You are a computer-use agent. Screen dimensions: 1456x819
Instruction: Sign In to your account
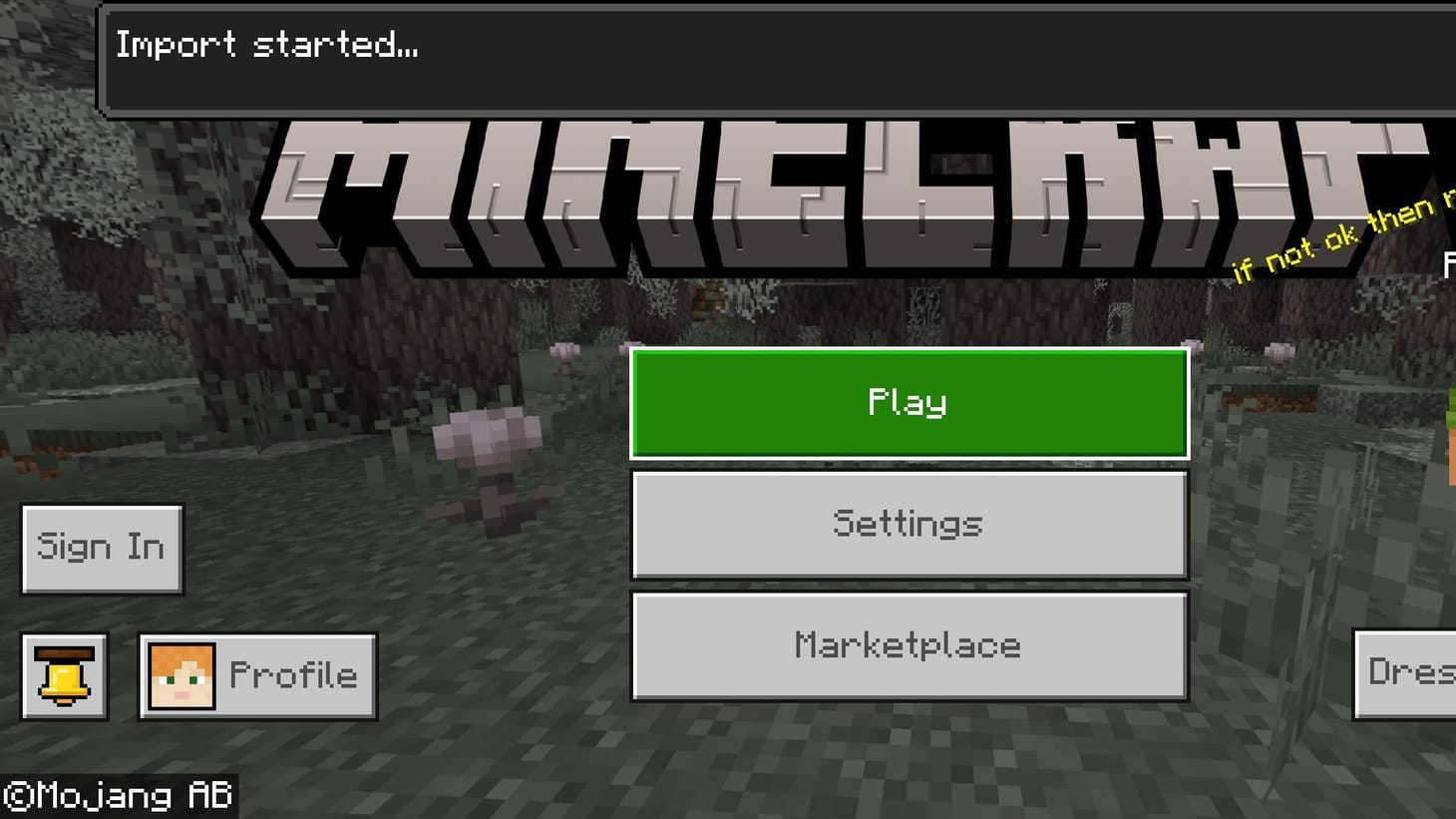coord(101,547)
